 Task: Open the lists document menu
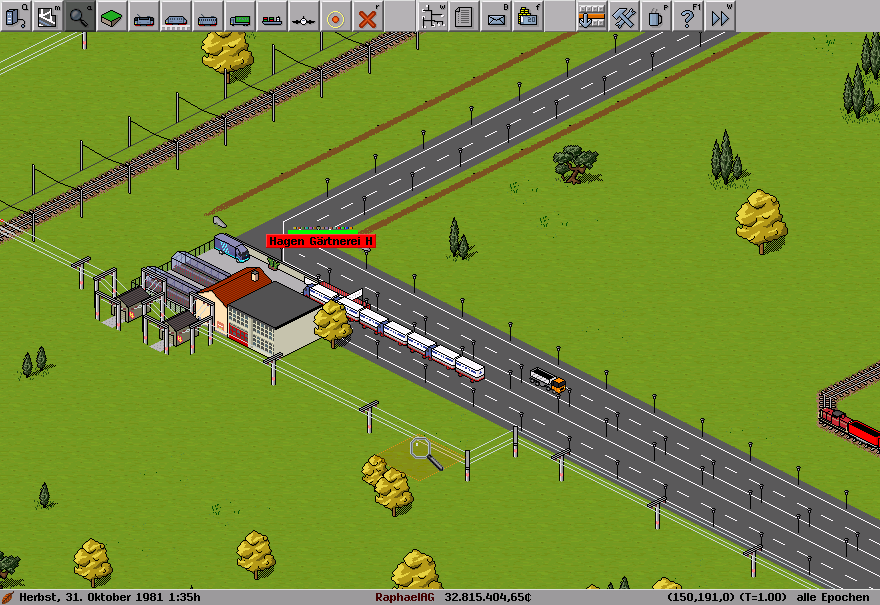pos(464,16)
